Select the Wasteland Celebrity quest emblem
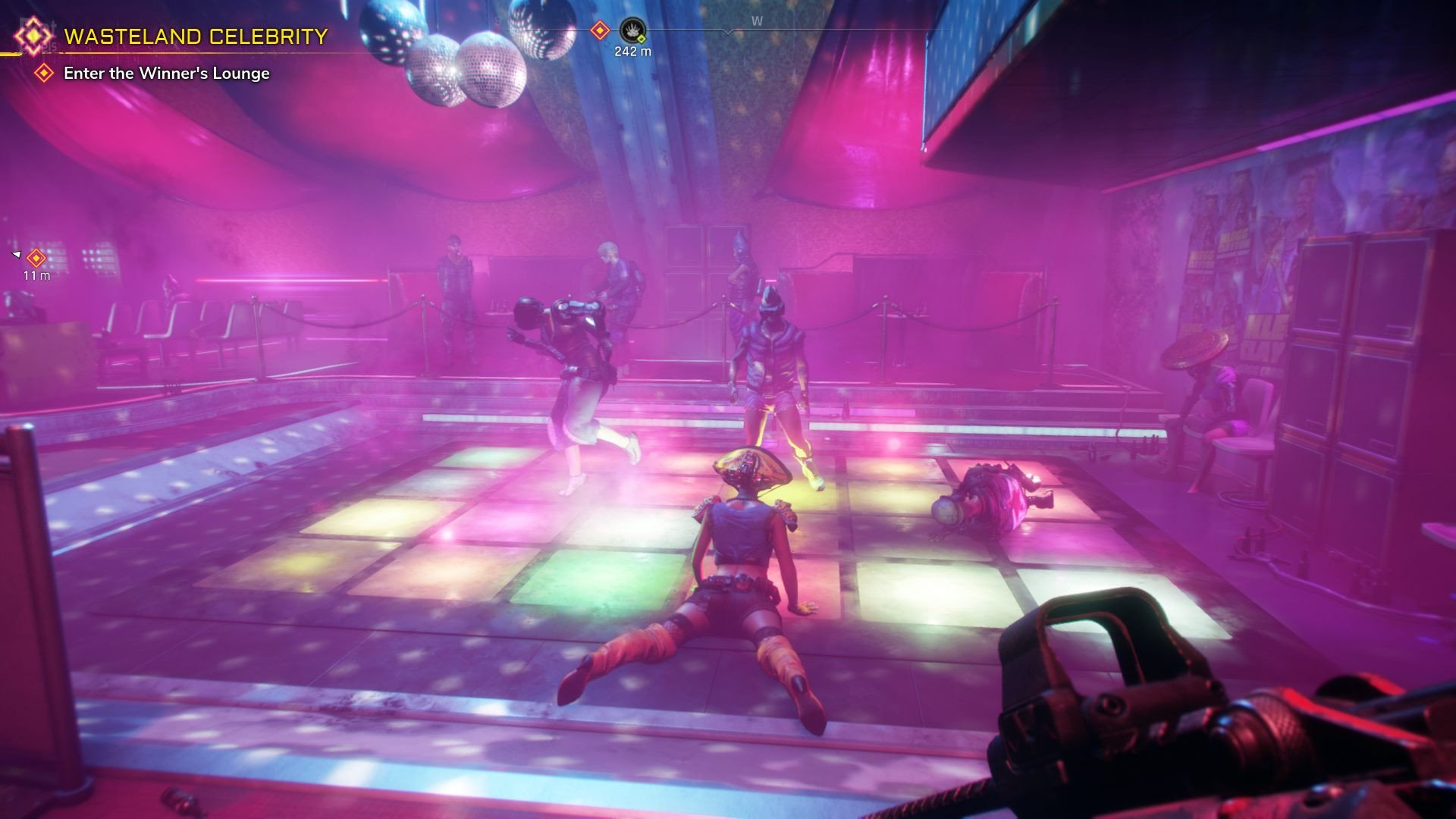This screenshot has width=1456, height=819. coord(33,36)
